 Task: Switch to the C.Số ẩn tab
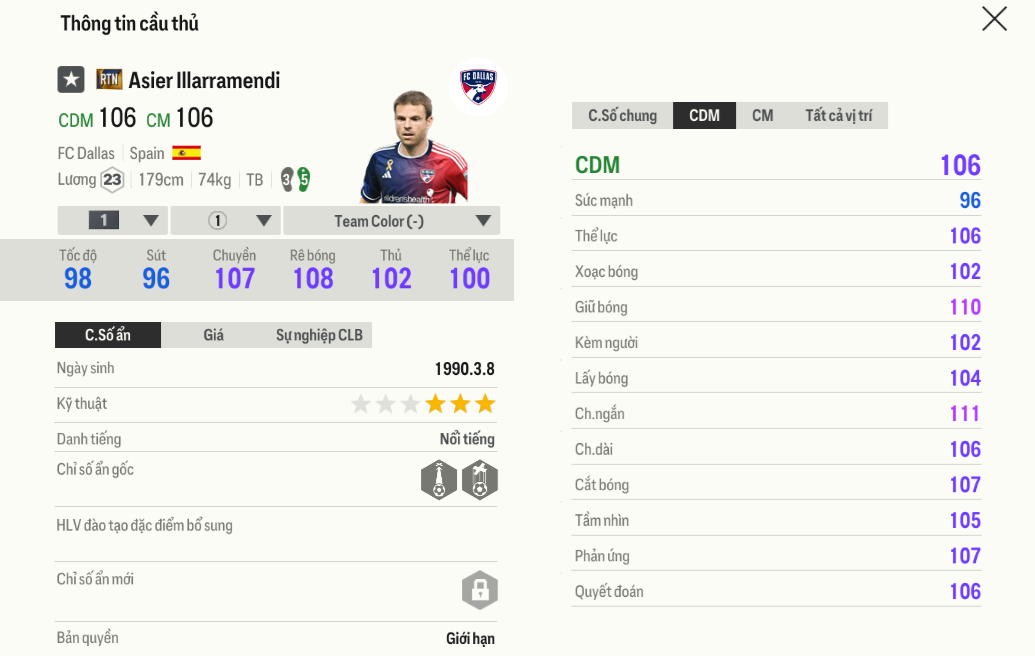pos(108,335)
